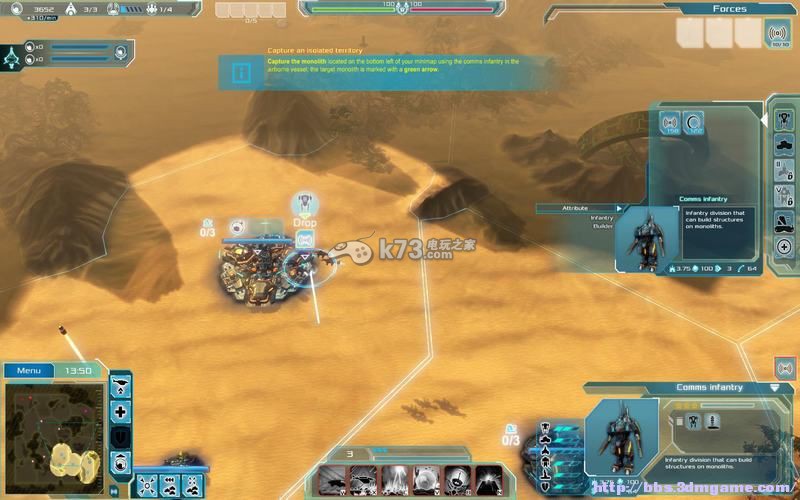Expand the Attribute arrow in the unit tooltip
Screen dimensions: 800x500
point(619,208)
